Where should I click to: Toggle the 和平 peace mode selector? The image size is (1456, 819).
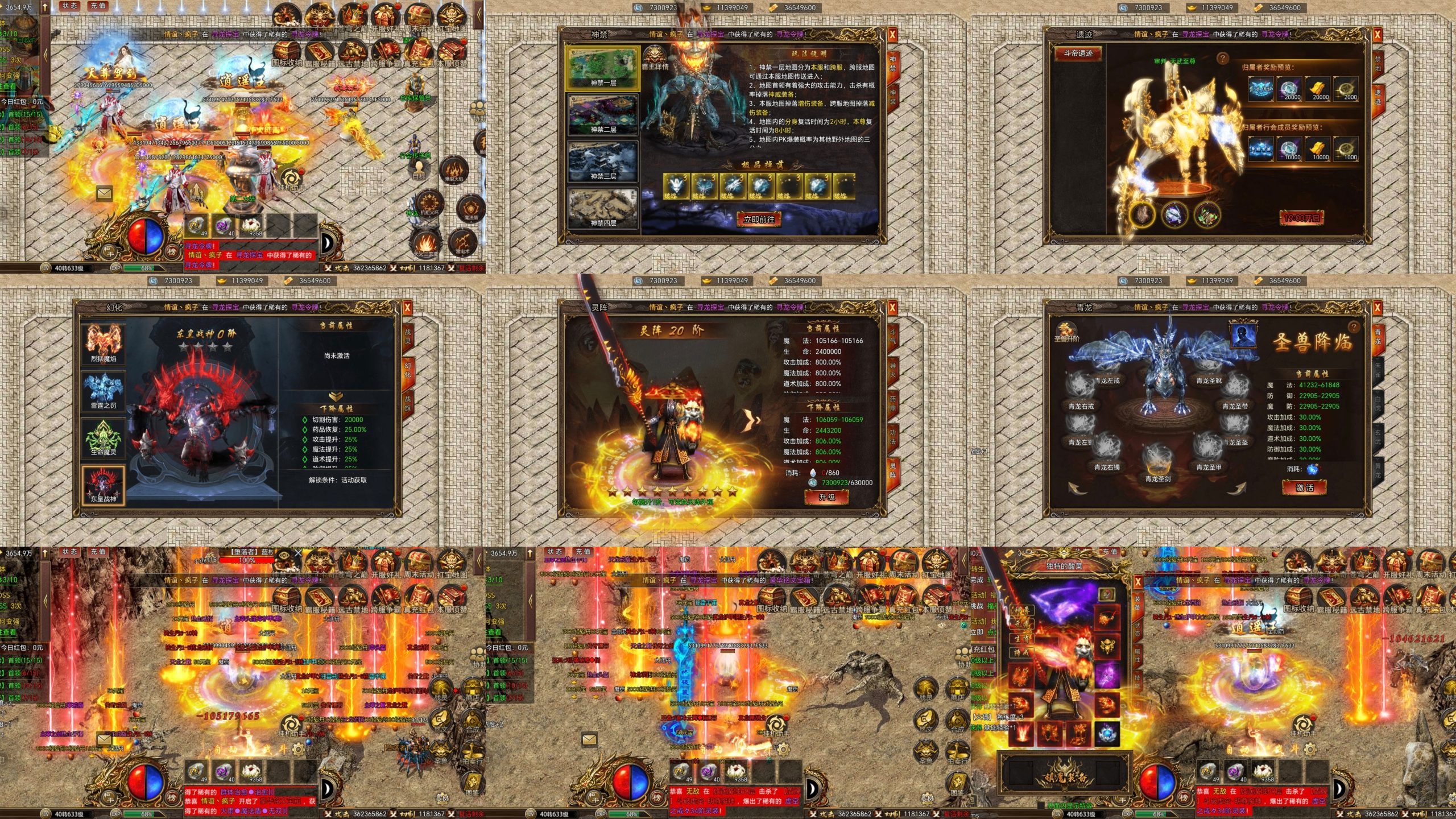(109, 252)
